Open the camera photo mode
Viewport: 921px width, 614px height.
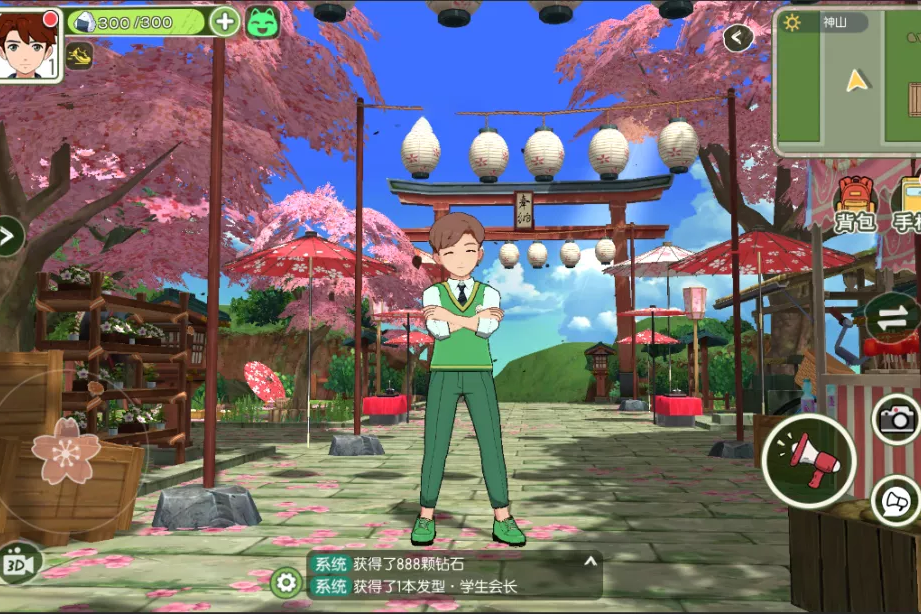coord(897,418)
